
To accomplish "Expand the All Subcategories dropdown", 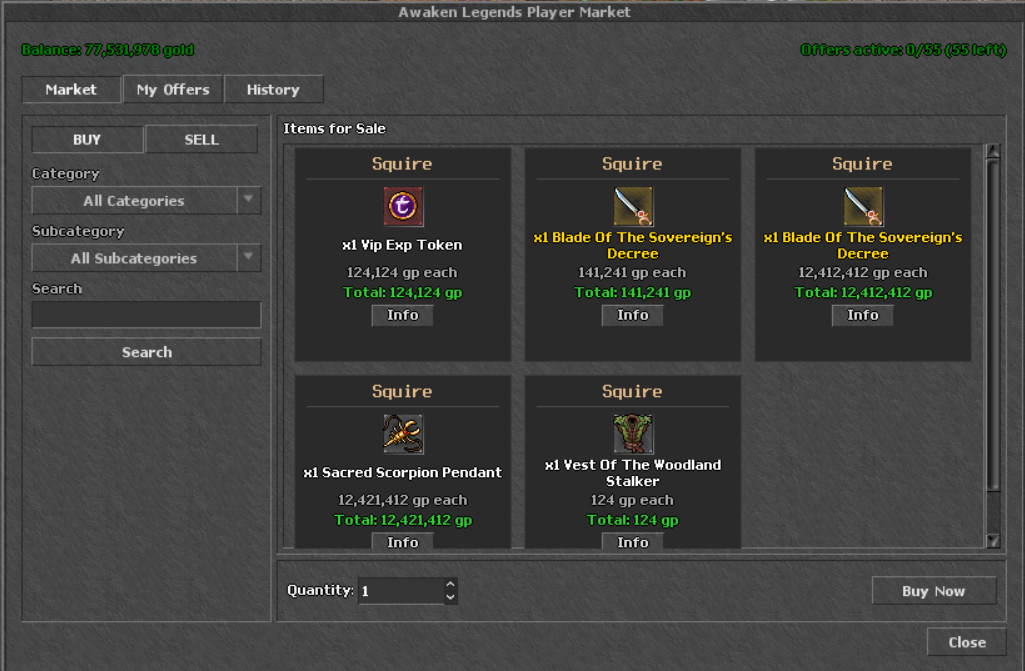I will point(146,258).
